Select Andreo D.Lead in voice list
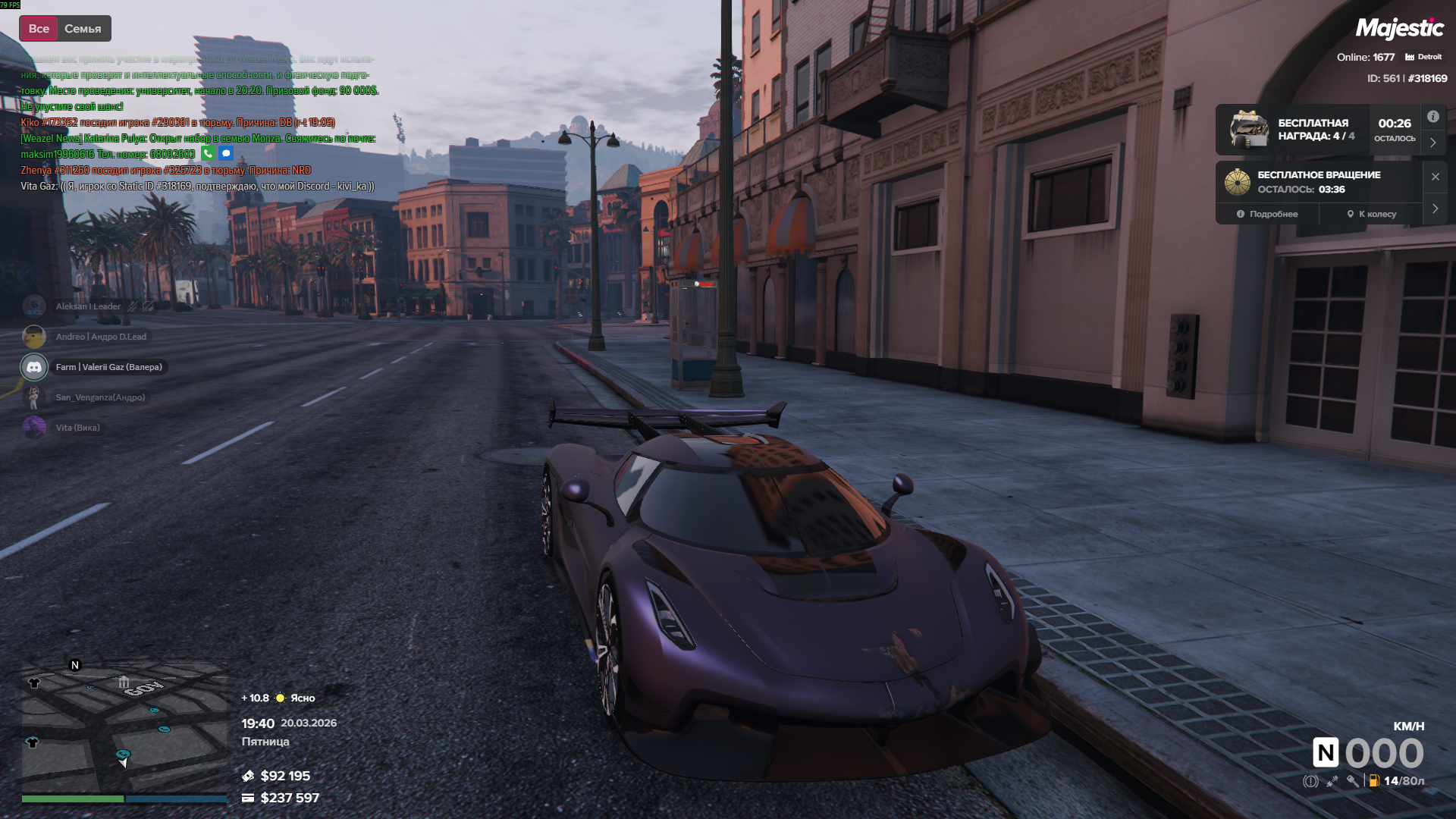The height and width of the screenshot is (819, 1456). pyautogui.click(x=100, y=337)
